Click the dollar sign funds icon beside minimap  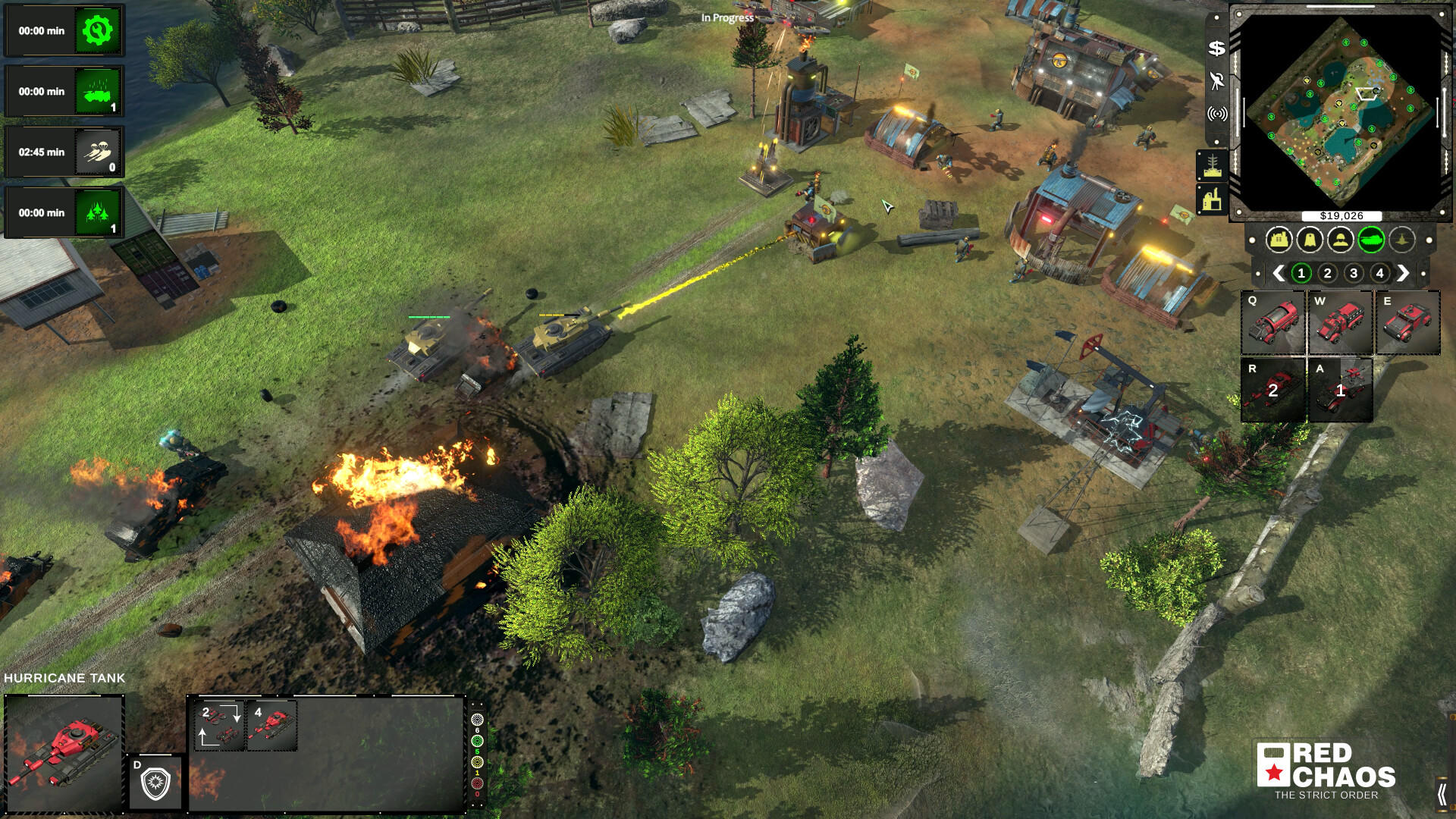[x=1216, y=48]
